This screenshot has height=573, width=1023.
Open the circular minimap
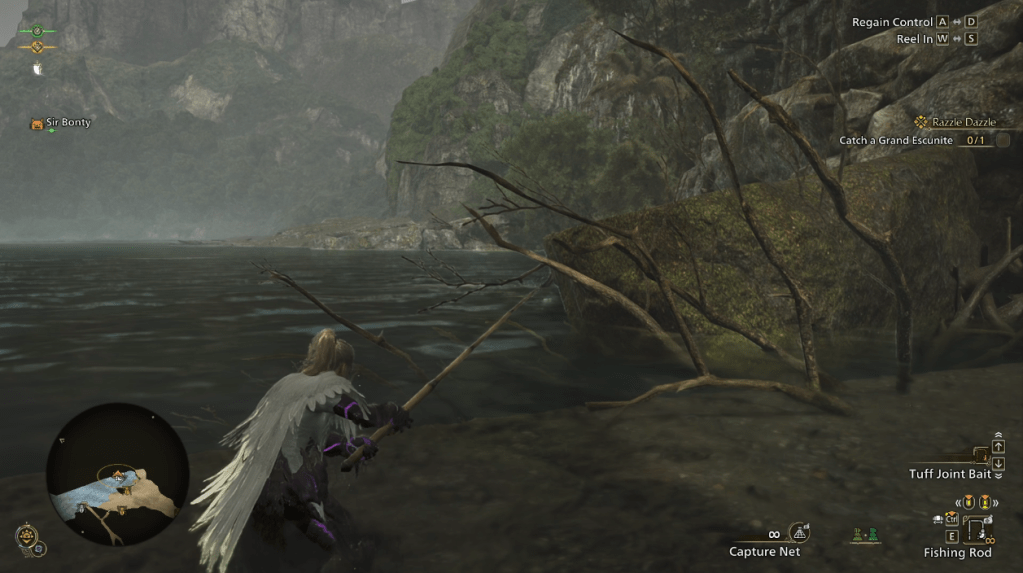point(118,475)
